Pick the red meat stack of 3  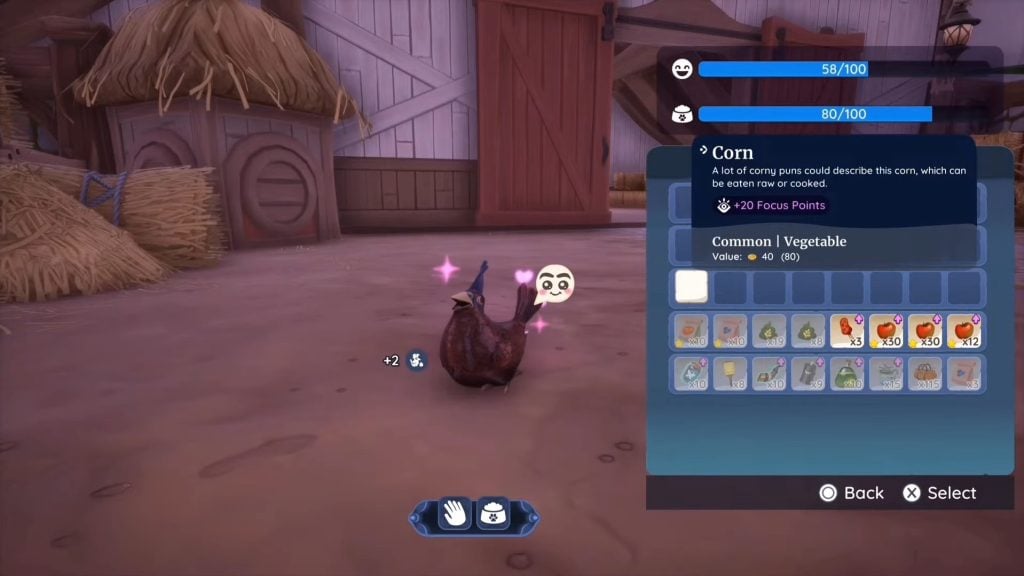click(847, 331)
